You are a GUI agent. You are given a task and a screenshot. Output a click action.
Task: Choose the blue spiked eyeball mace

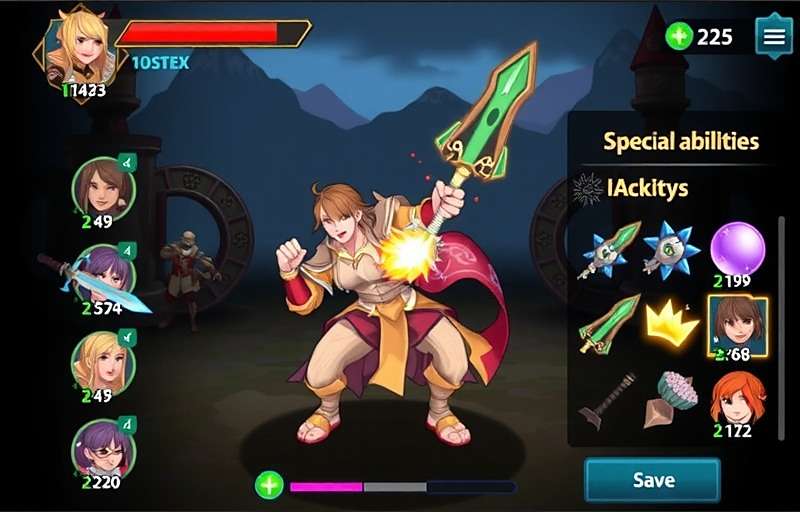tap(670, 248)
